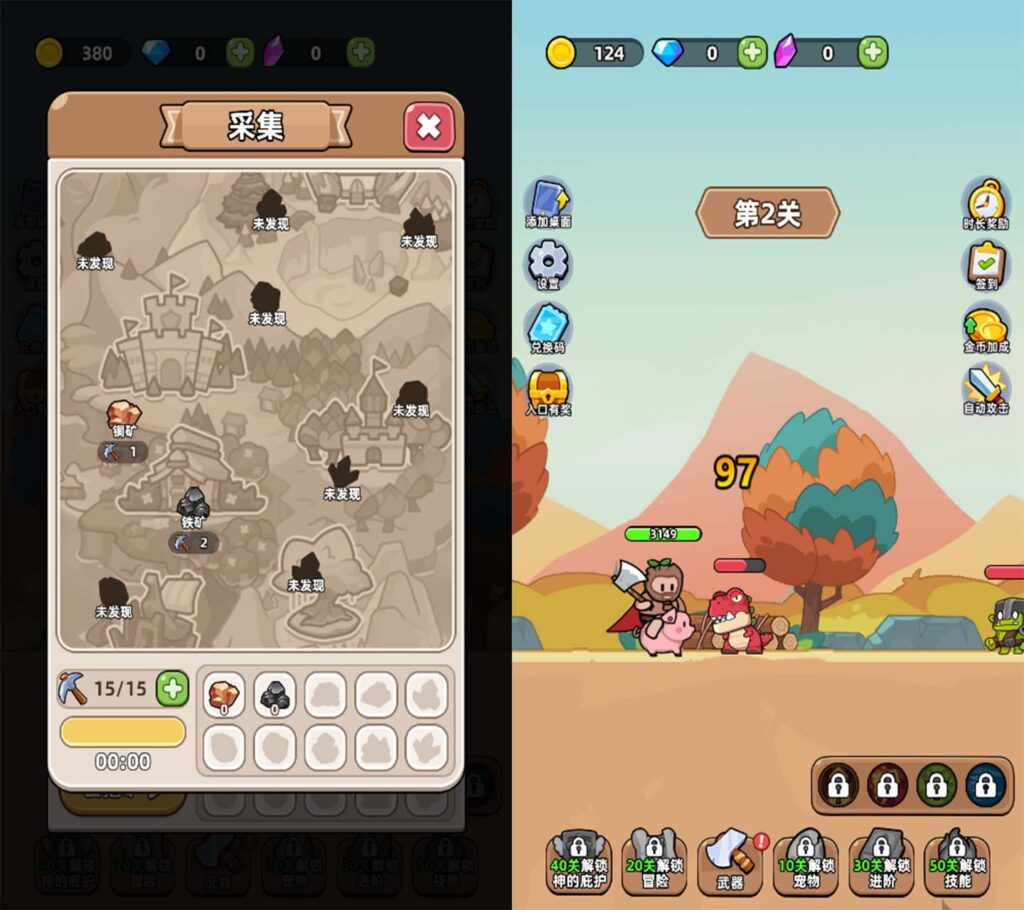Open the 设置 settings gear

(548, 264)
